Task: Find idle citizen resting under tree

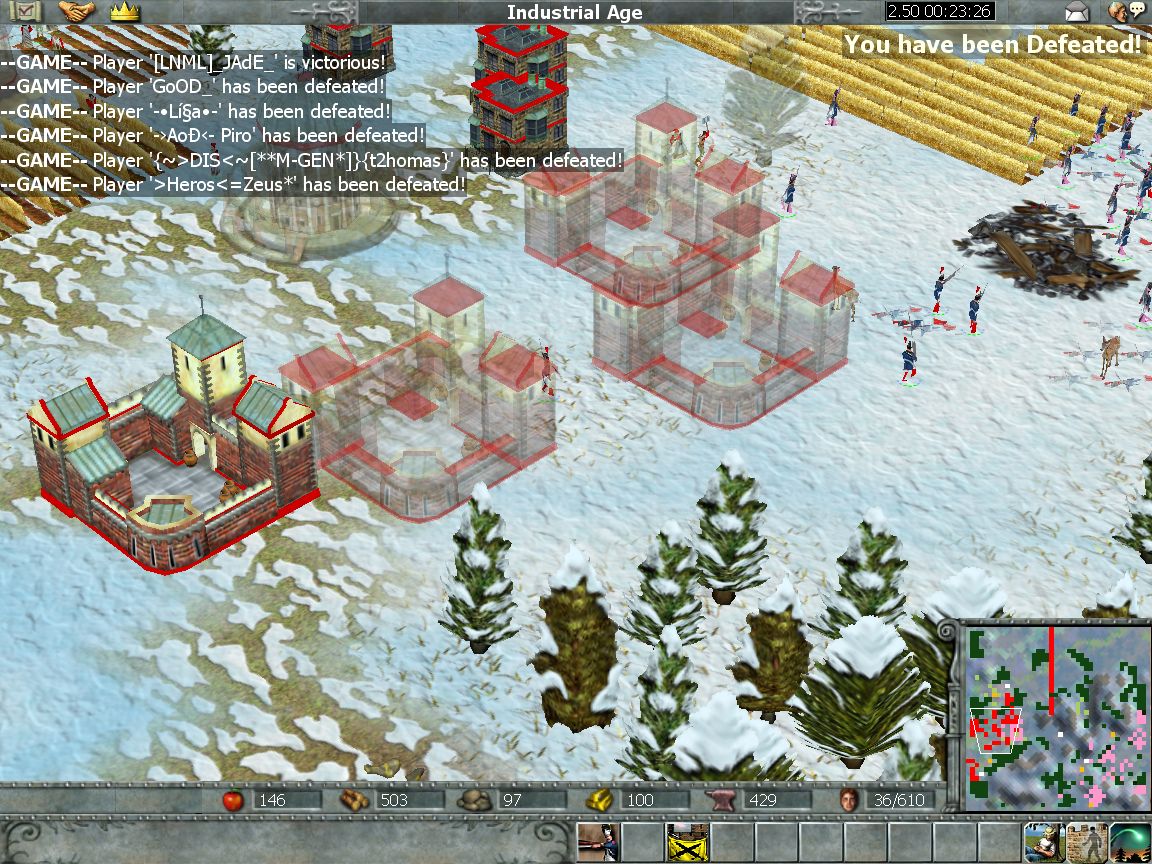Action: (1041, 842)
